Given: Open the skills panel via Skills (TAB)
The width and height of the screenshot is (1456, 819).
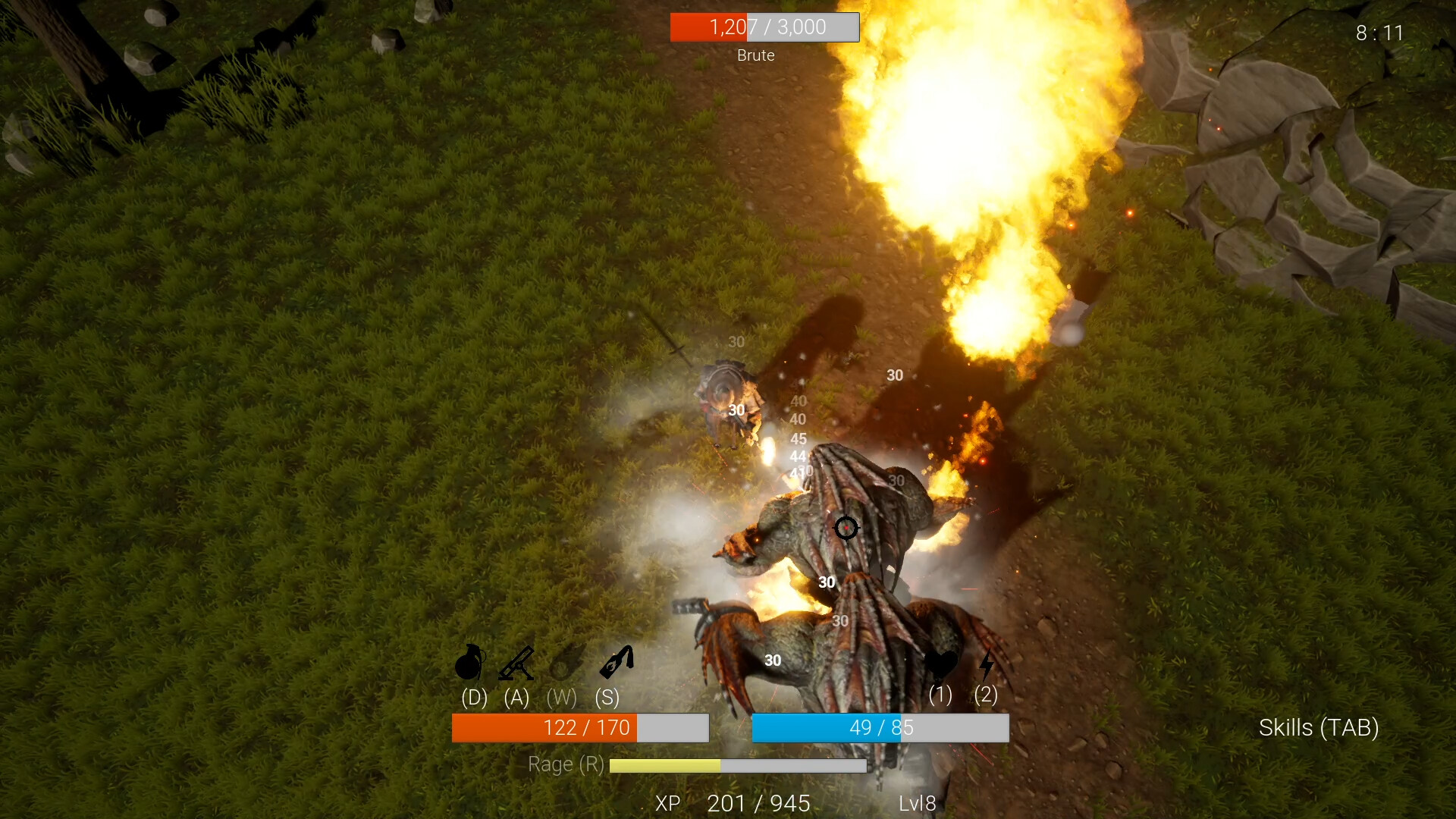Looking at the screenshot, I should click(x=1319, y=727).
